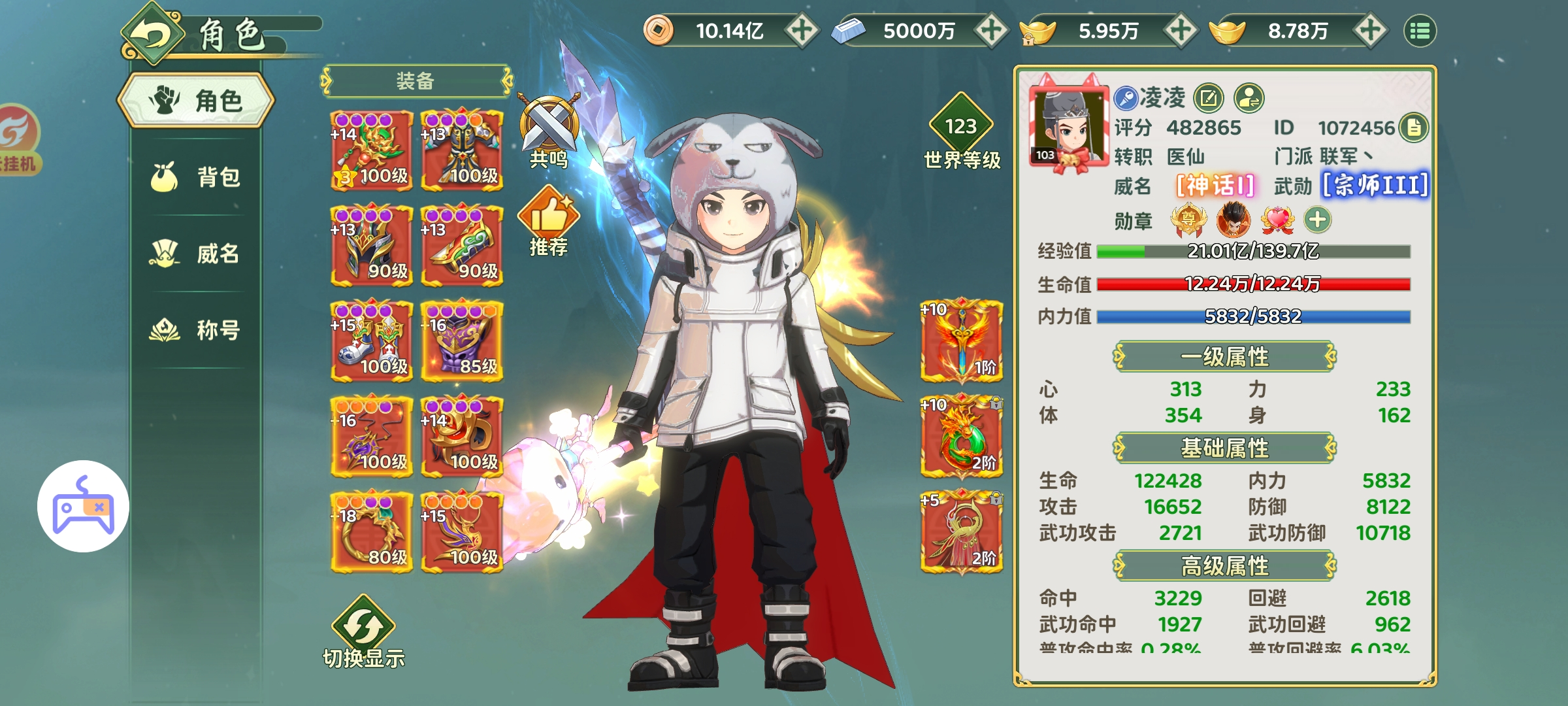Select the +10 phoenix sword 1阶 slot
Image resolution: width=1568 pixels, height=706 pixels.
(961, 341)
